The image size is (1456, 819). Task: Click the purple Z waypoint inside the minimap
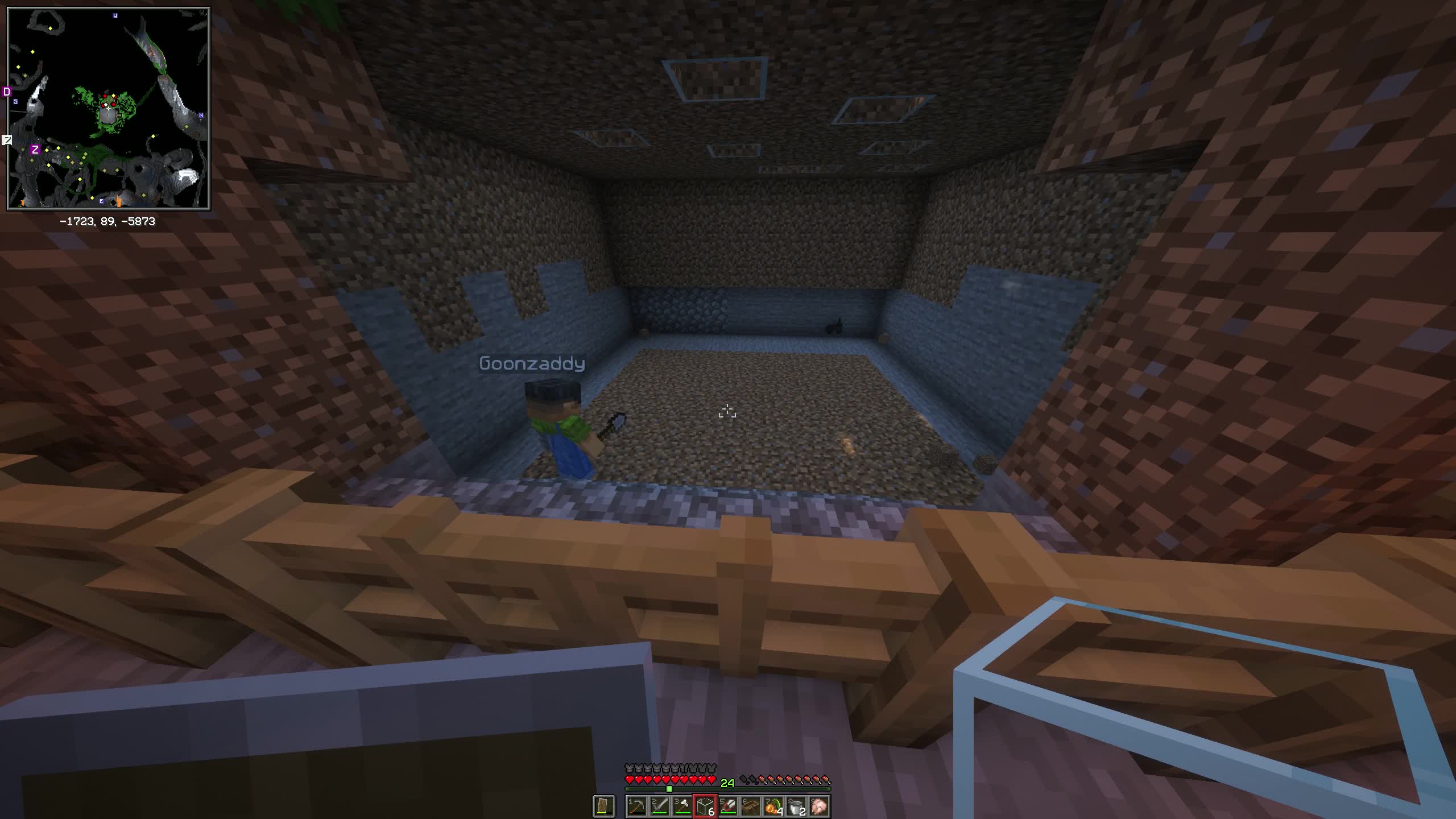(35, 150)
